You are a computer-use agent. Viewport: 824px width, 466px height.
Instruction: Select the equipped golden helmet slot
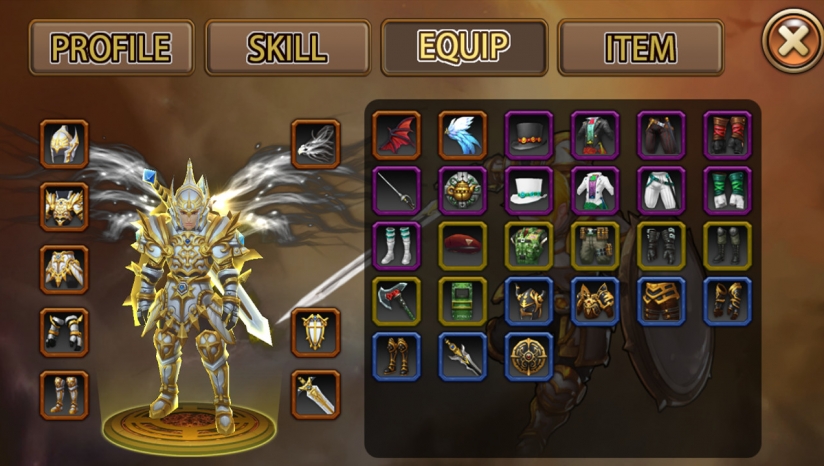65,145
